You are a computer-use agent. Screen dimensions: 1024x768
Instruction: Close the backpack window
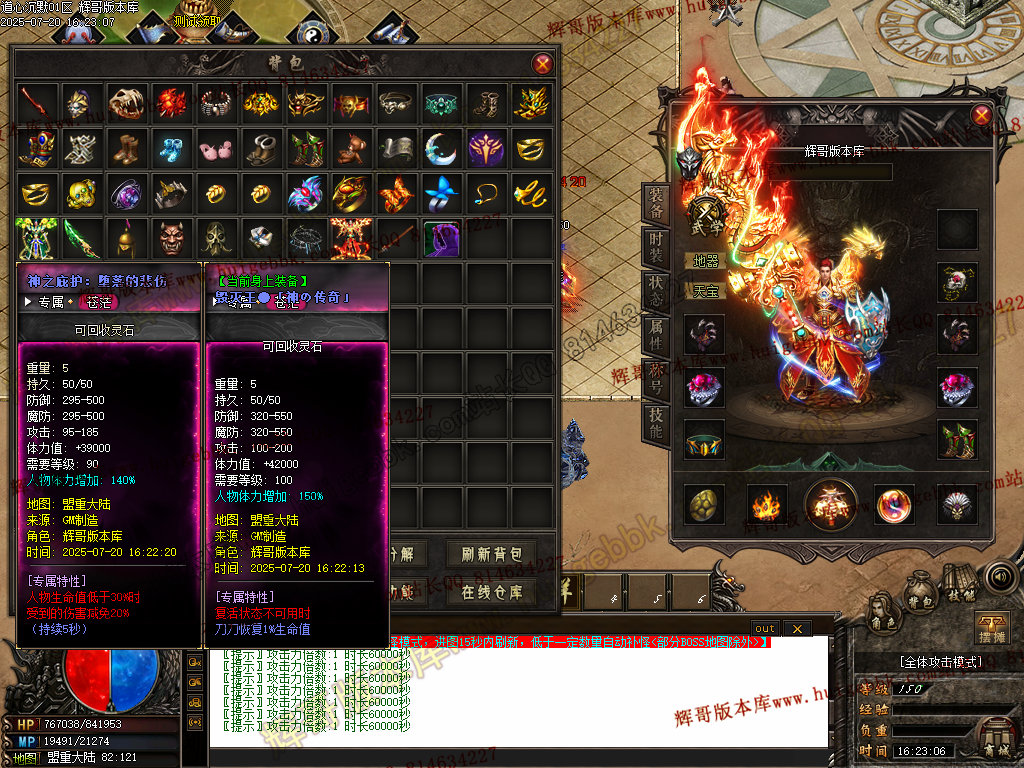[543, 64]
